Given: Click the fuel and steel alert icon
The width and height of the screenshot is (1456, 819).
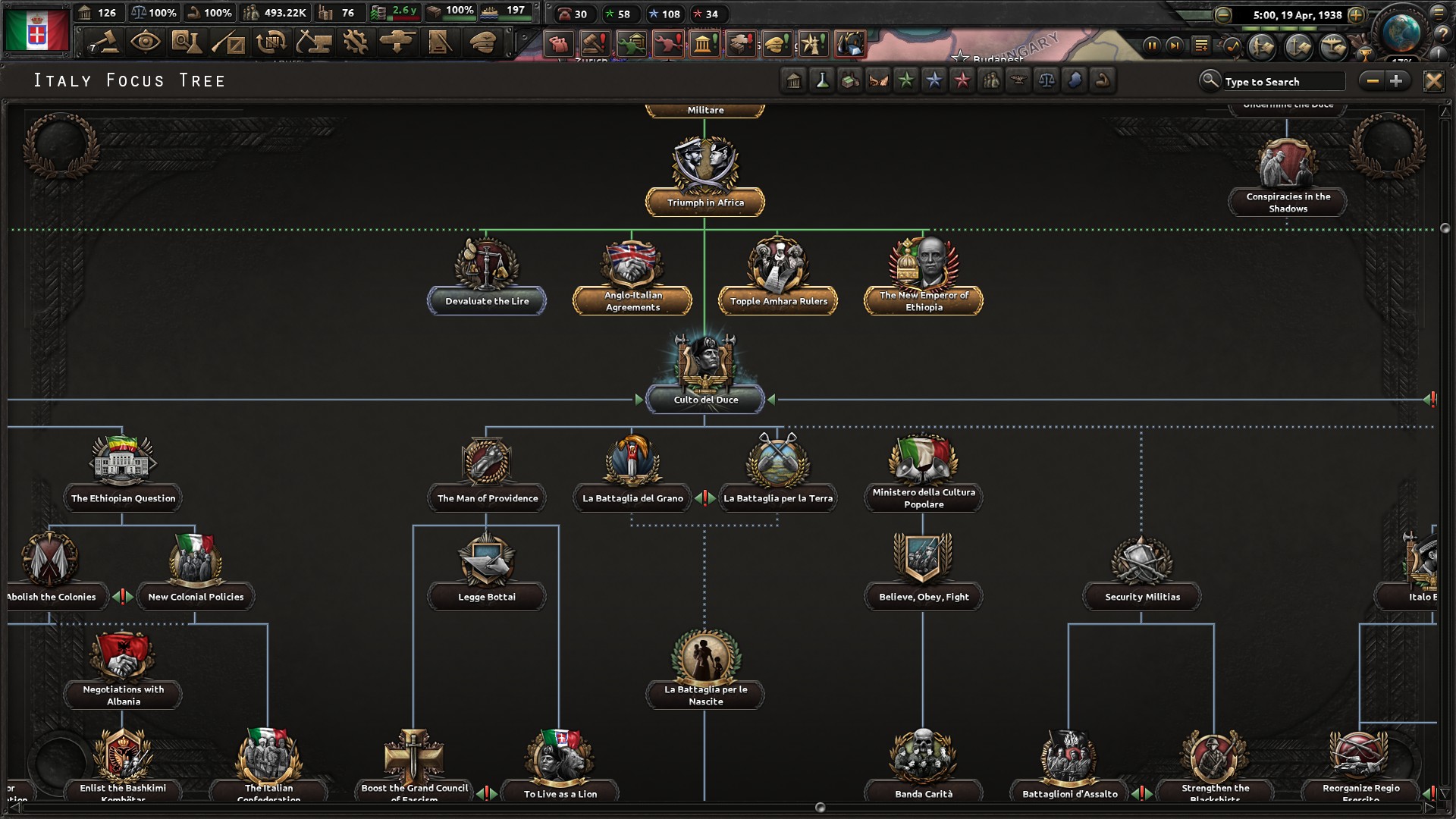Looking at the screenshot, I should click(x=851, y=44).
